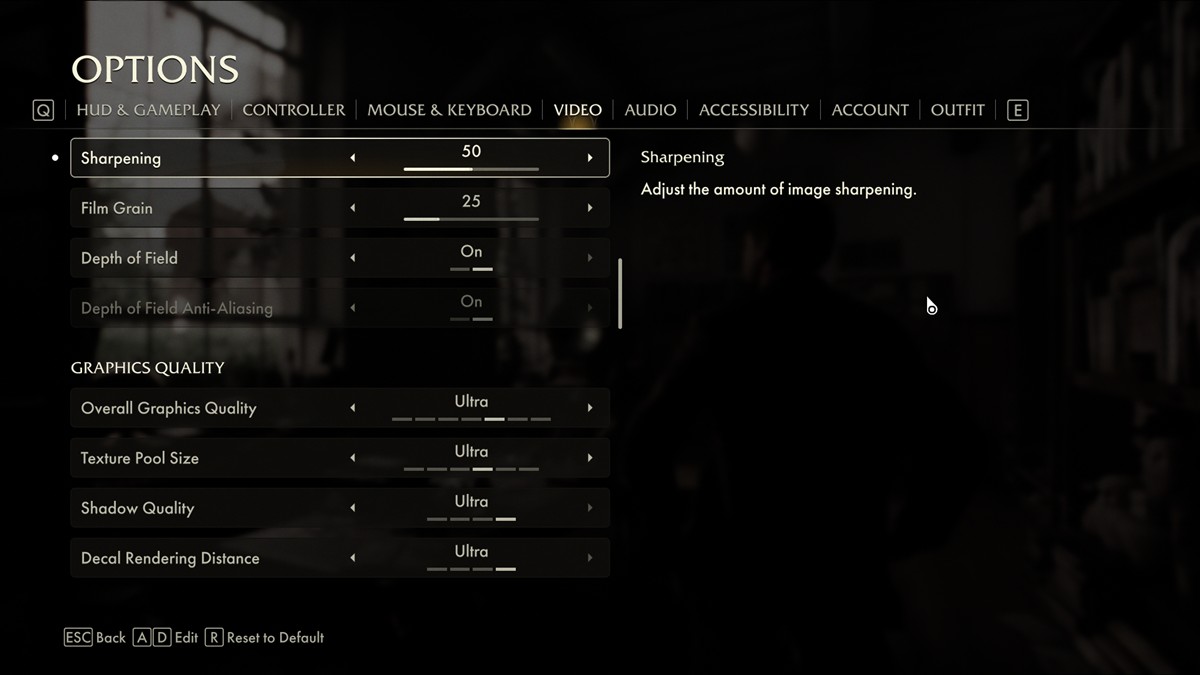Increase Texture Pool Size with right arrow

[590, 458]
